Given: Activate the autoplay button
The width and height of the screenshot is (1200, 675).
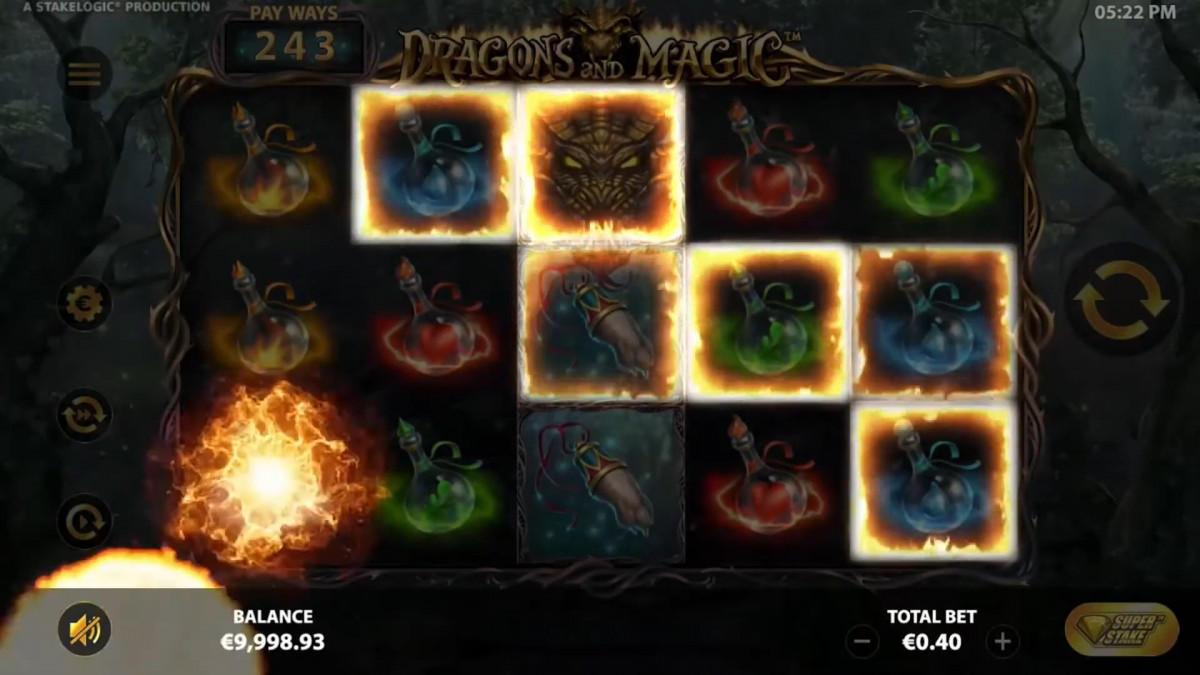Looking at the screenshot, I should (84, 521).
